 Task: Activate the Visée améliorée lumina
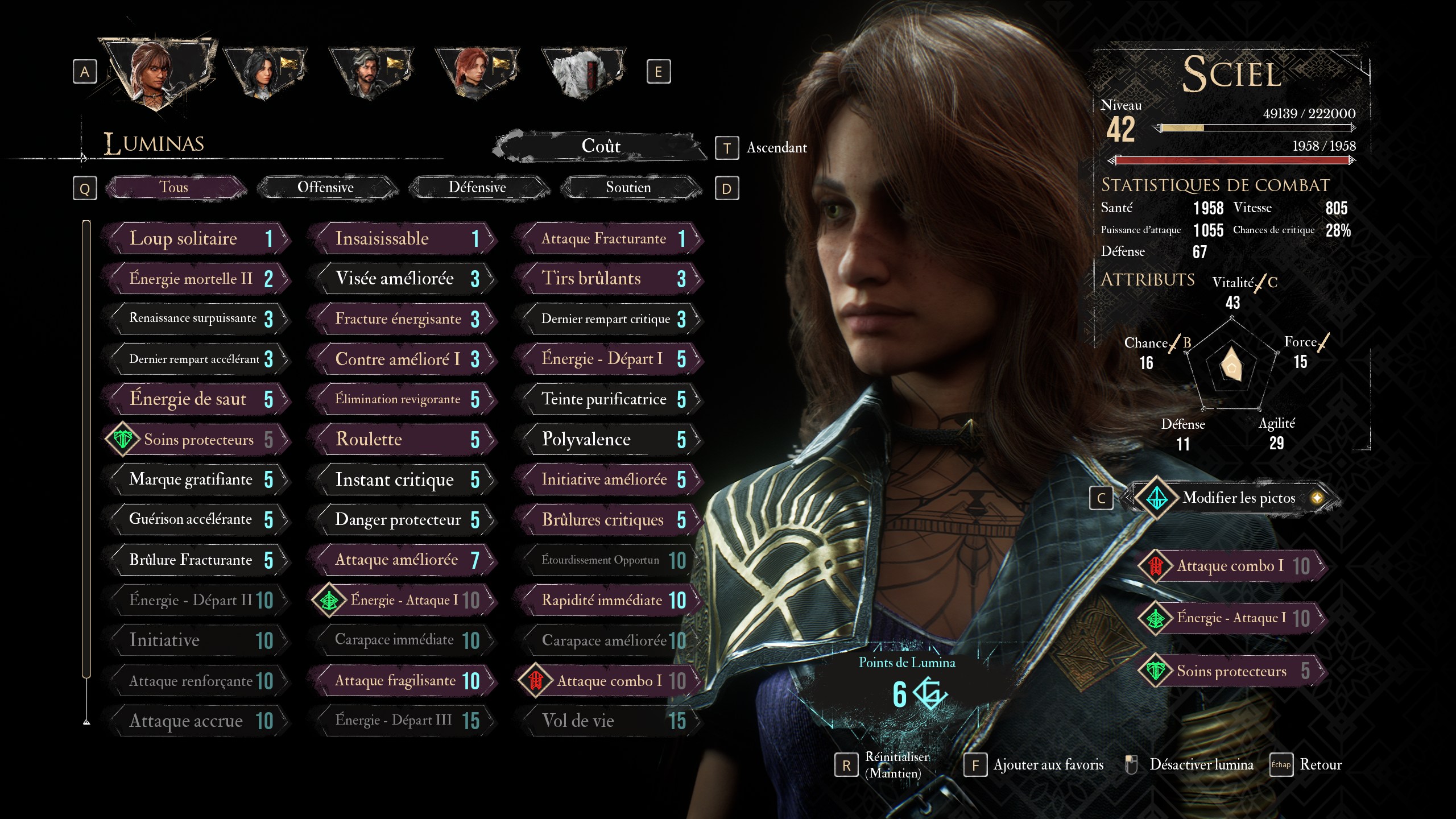click(403, 279)
